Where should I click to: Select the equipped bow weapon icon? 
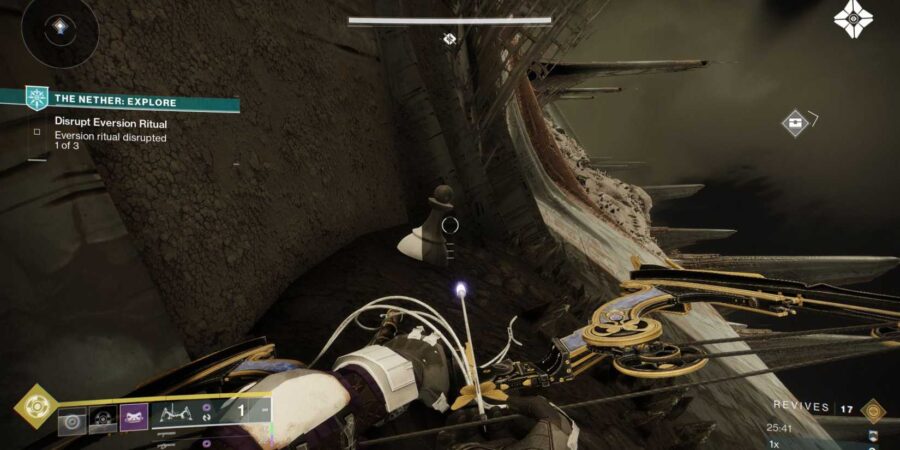tap(177, 412)
